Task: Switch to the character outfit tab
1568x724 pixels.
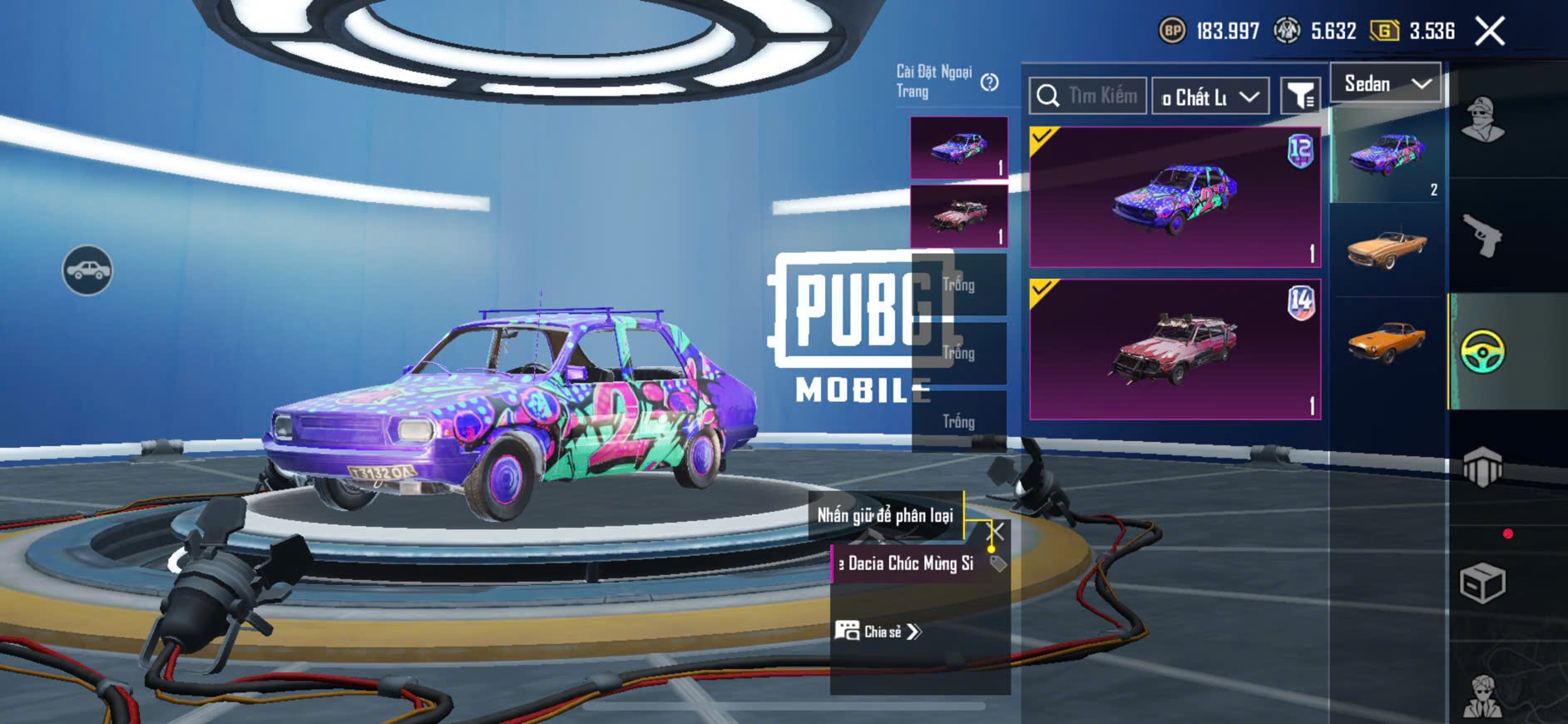Action: [1482, 121]
